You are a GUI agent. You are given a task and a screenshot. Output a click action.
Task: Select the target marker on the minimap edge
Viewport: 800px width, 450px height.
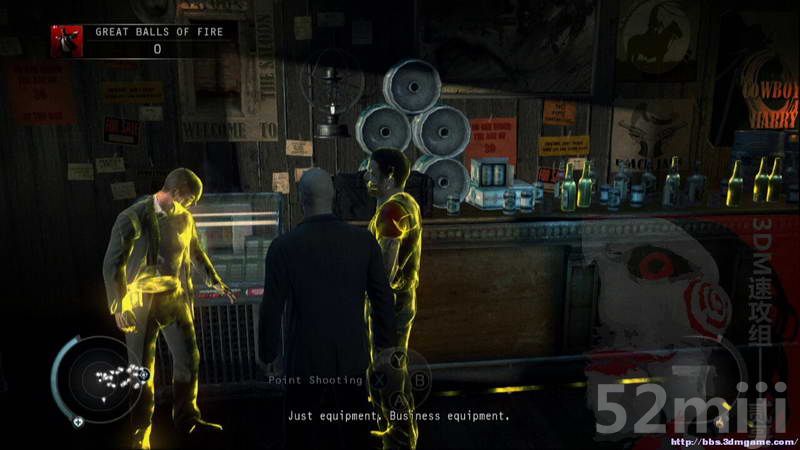(x=144, y=374)
